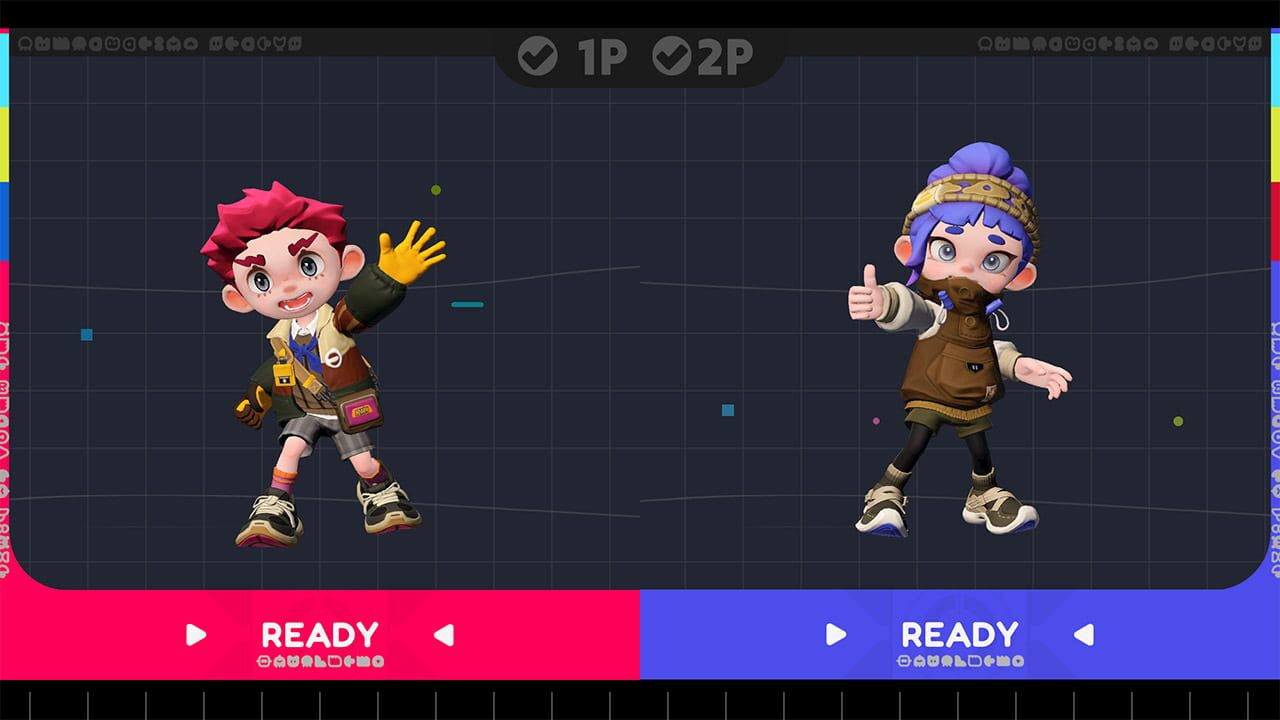Switch to the 2P label tab

725,57
